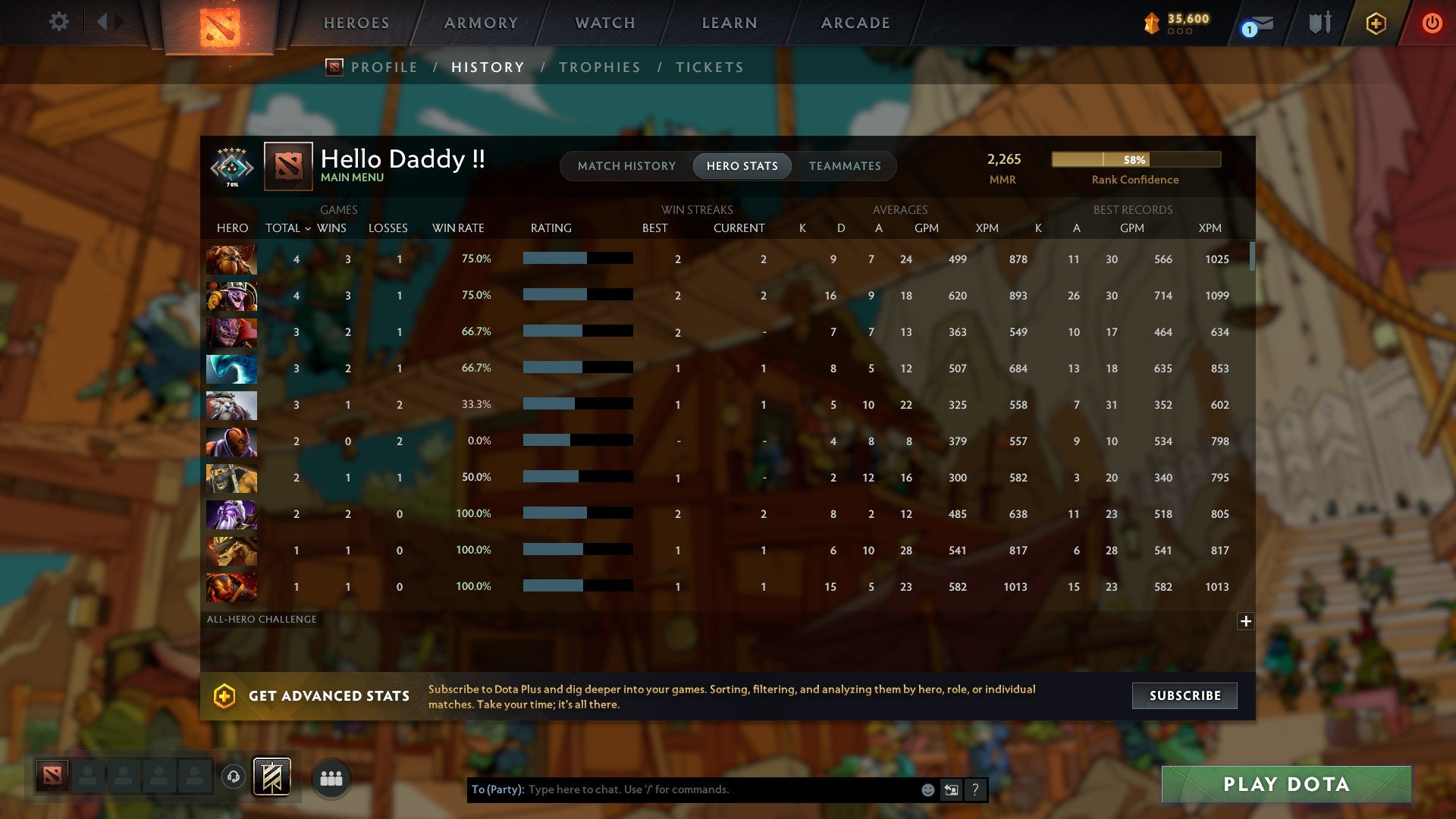Screen dimensions: 1456x819
Task: Click the SUBSCRIBE button
Action: (1183, 695)
